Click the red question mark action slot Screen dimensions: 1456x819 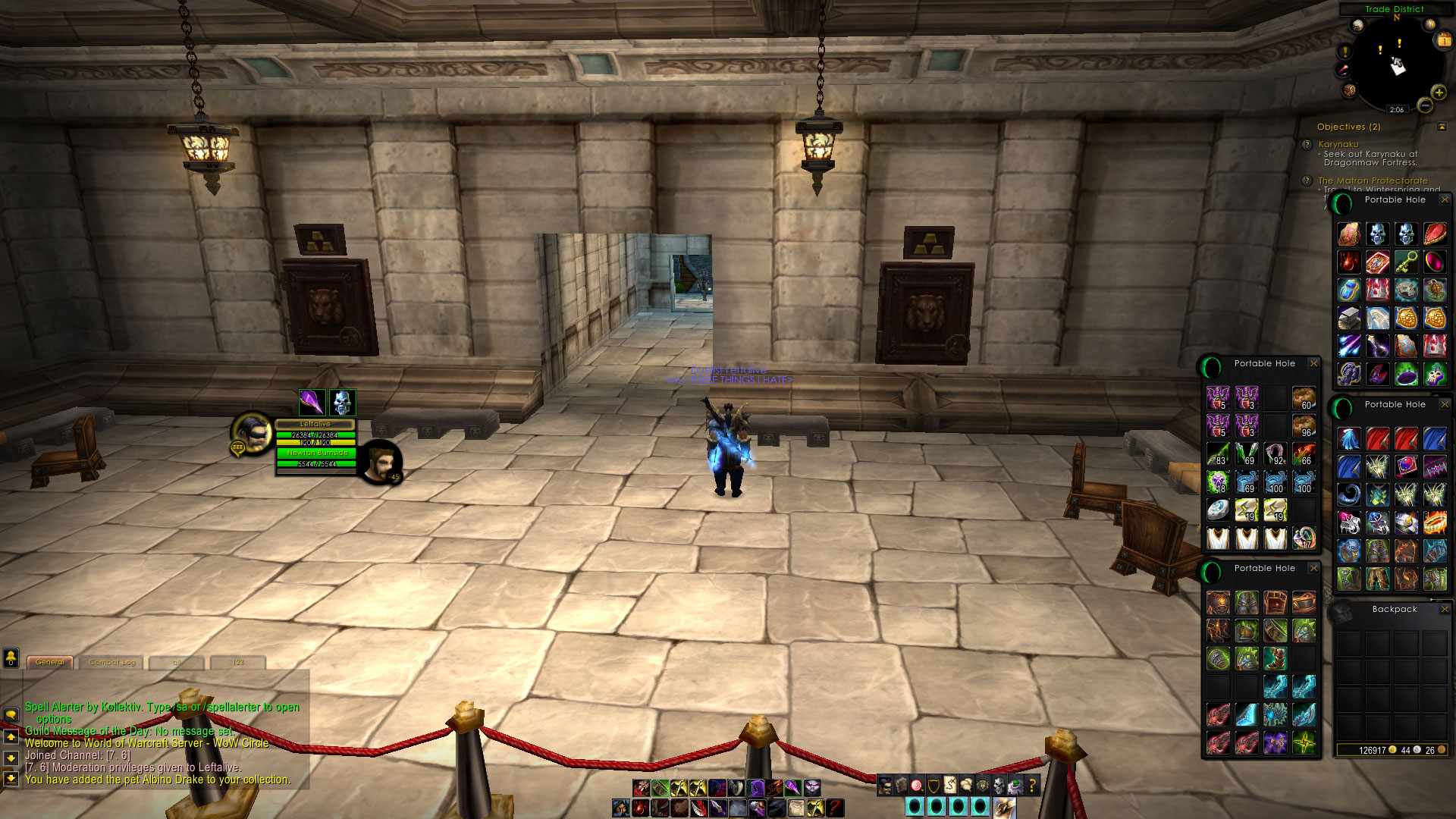(835, 808)
